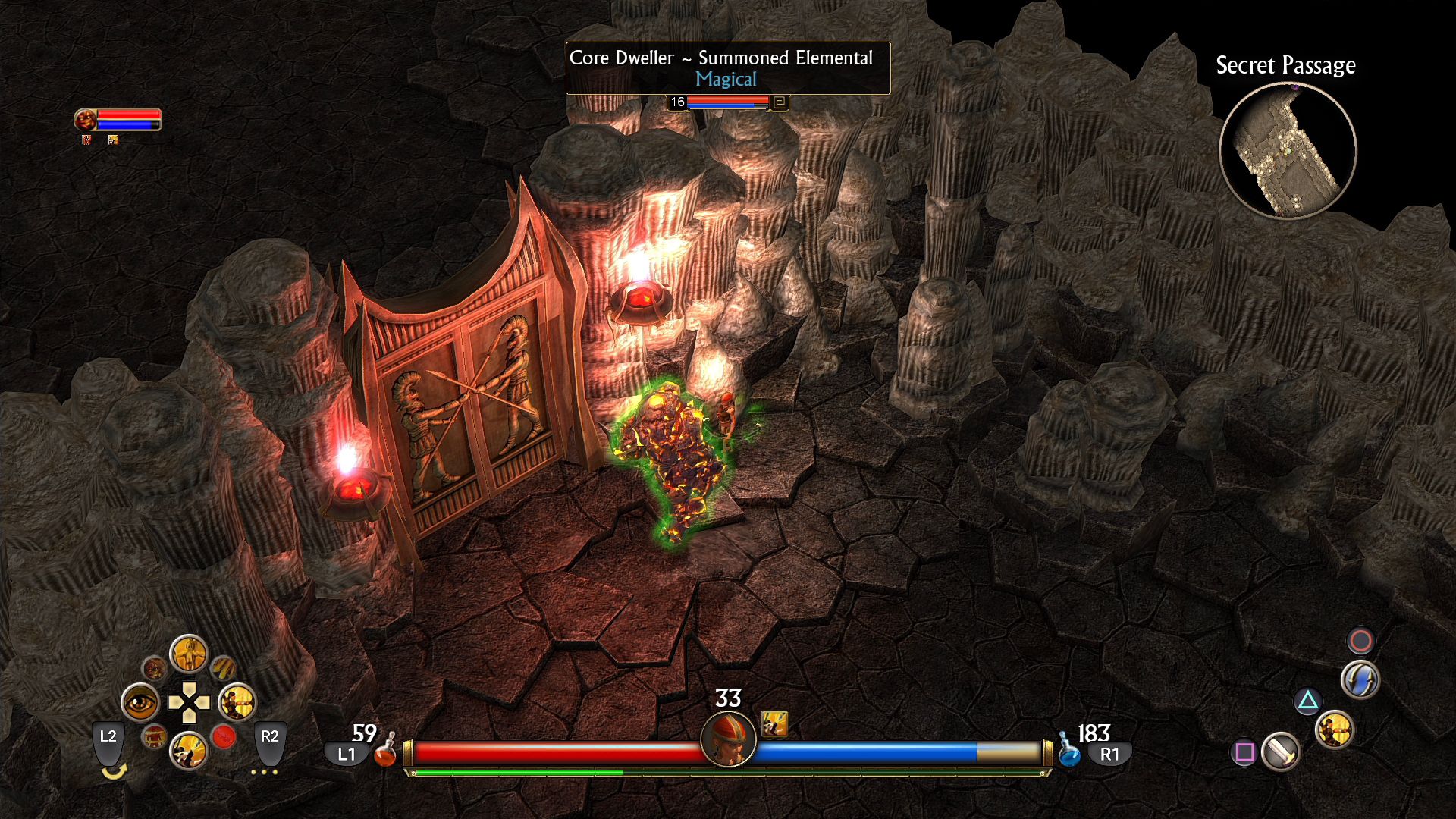
Task: Swap weapons with the blue arrows icon
Action: pos(1360,679)
